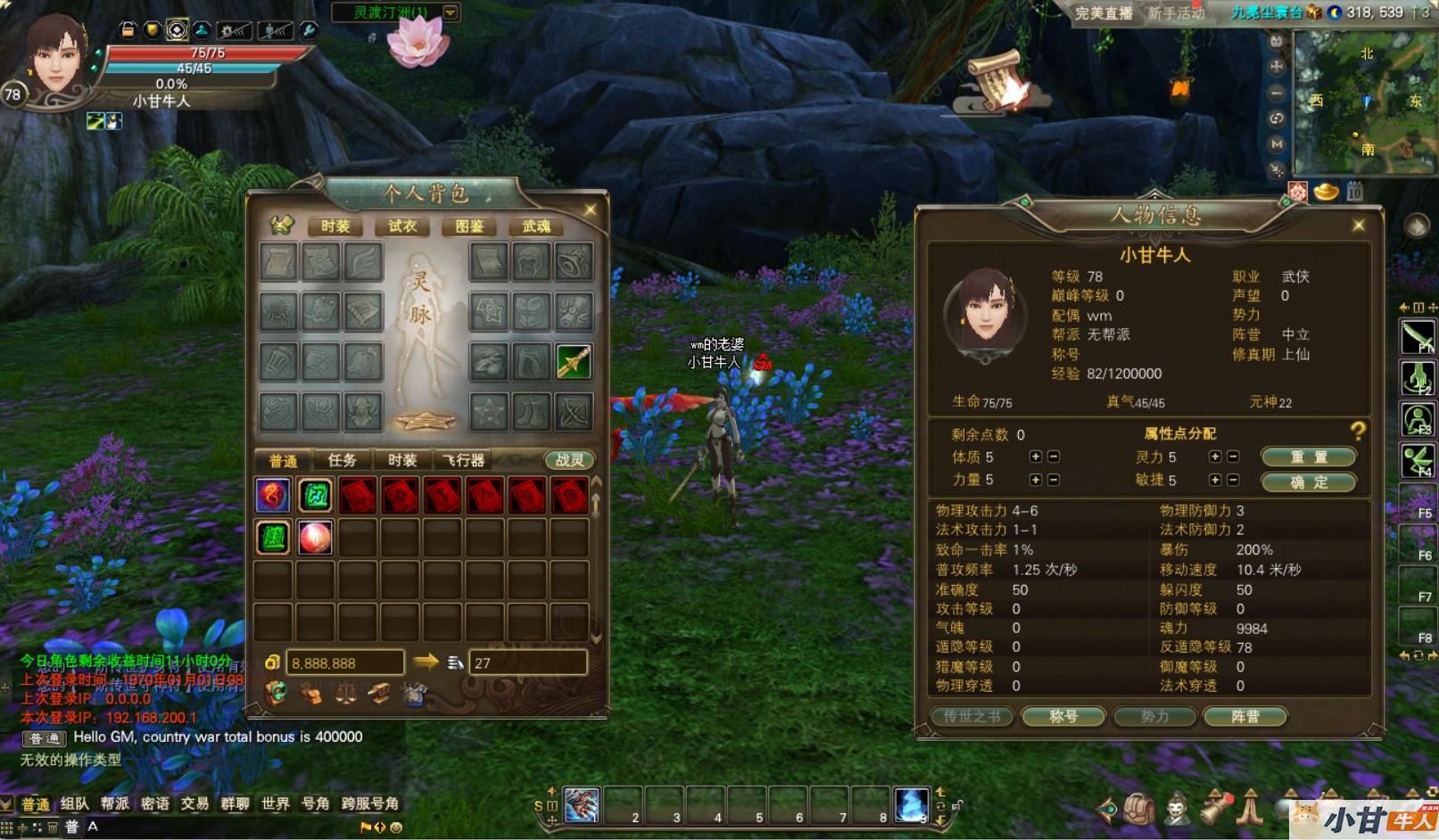Close the 人物信息 character window
The width and height of the screenshot is (1439, 840).
(x=1358, y=226)
